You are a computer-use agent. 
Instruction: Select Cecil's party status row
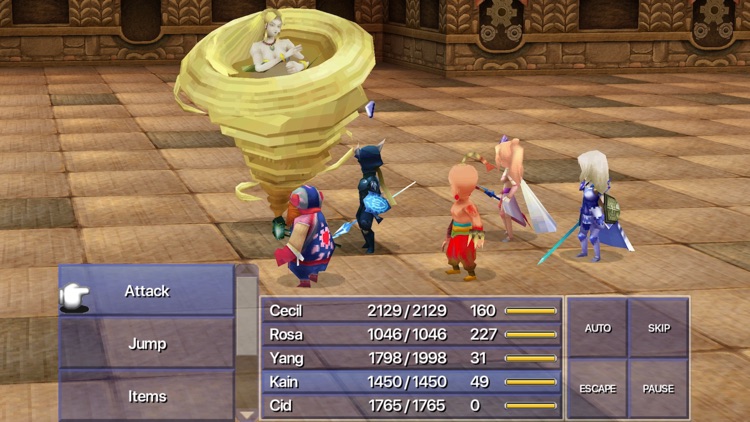click(411, 311)
